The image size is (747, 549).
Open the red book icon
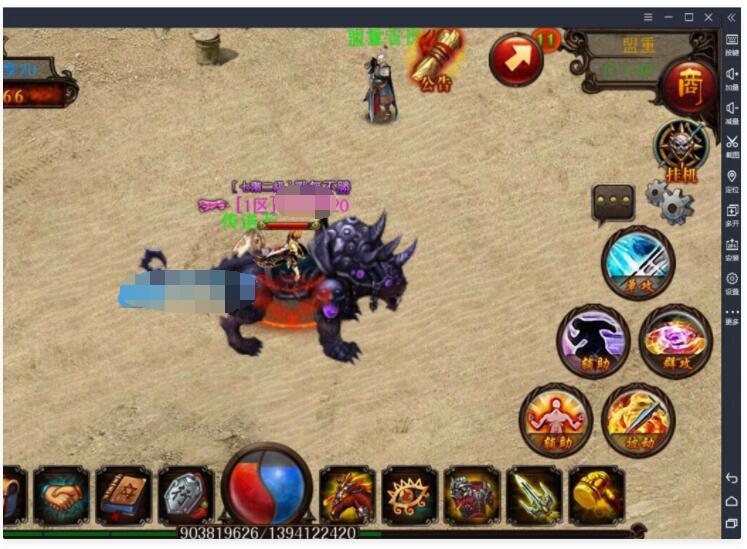point(124,495)
